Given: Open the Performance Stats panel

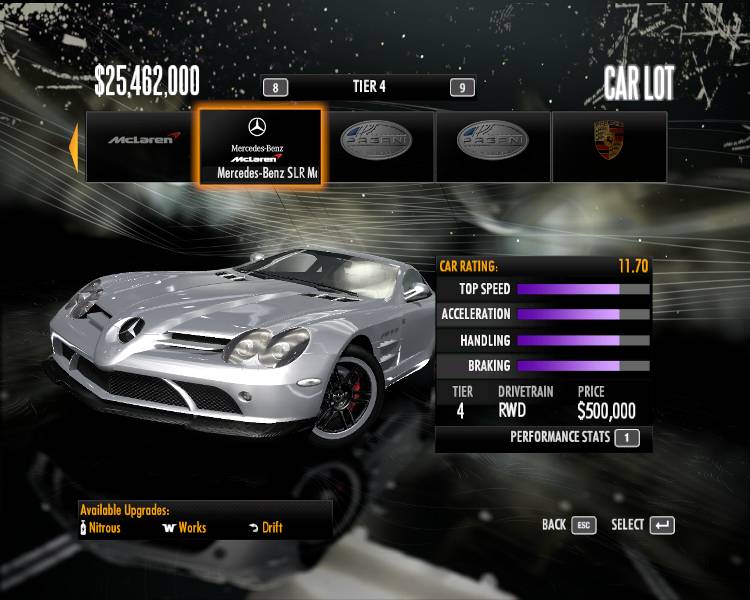Looking at the screenshot, I should tap(574, 437).
